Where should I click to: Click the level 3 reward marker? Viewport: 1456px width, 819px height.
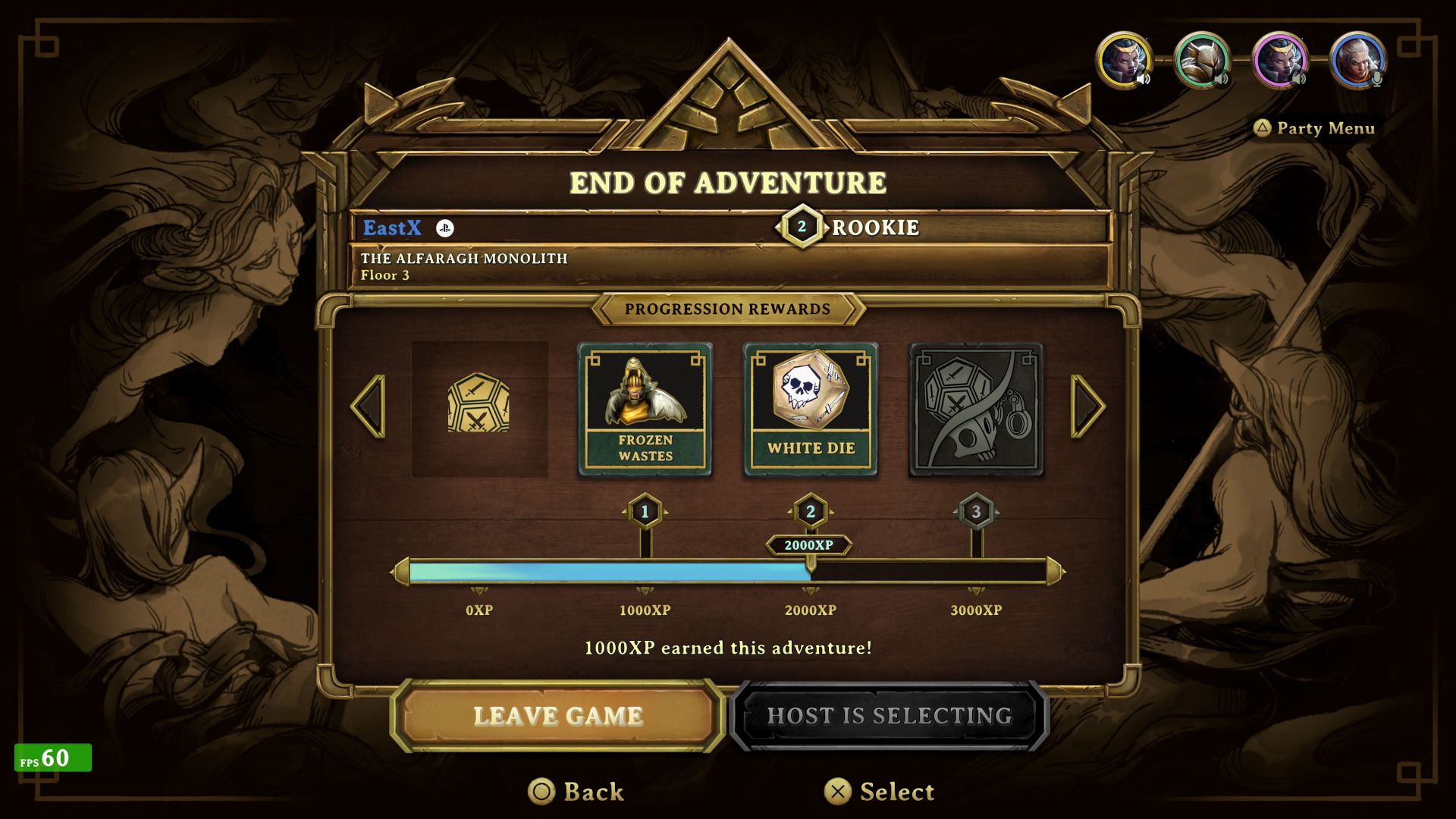pos(976,512)
